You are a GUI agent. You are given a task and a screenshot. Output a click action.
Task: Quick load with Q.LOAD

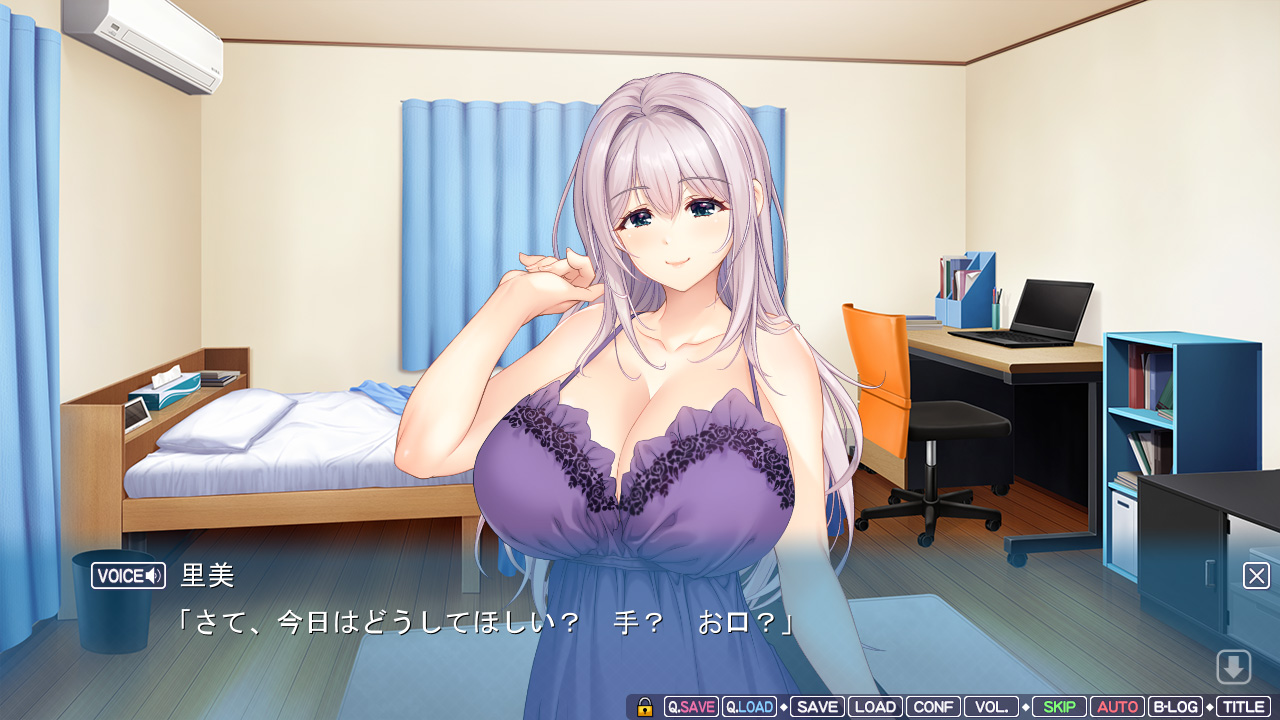coord(749,707)
